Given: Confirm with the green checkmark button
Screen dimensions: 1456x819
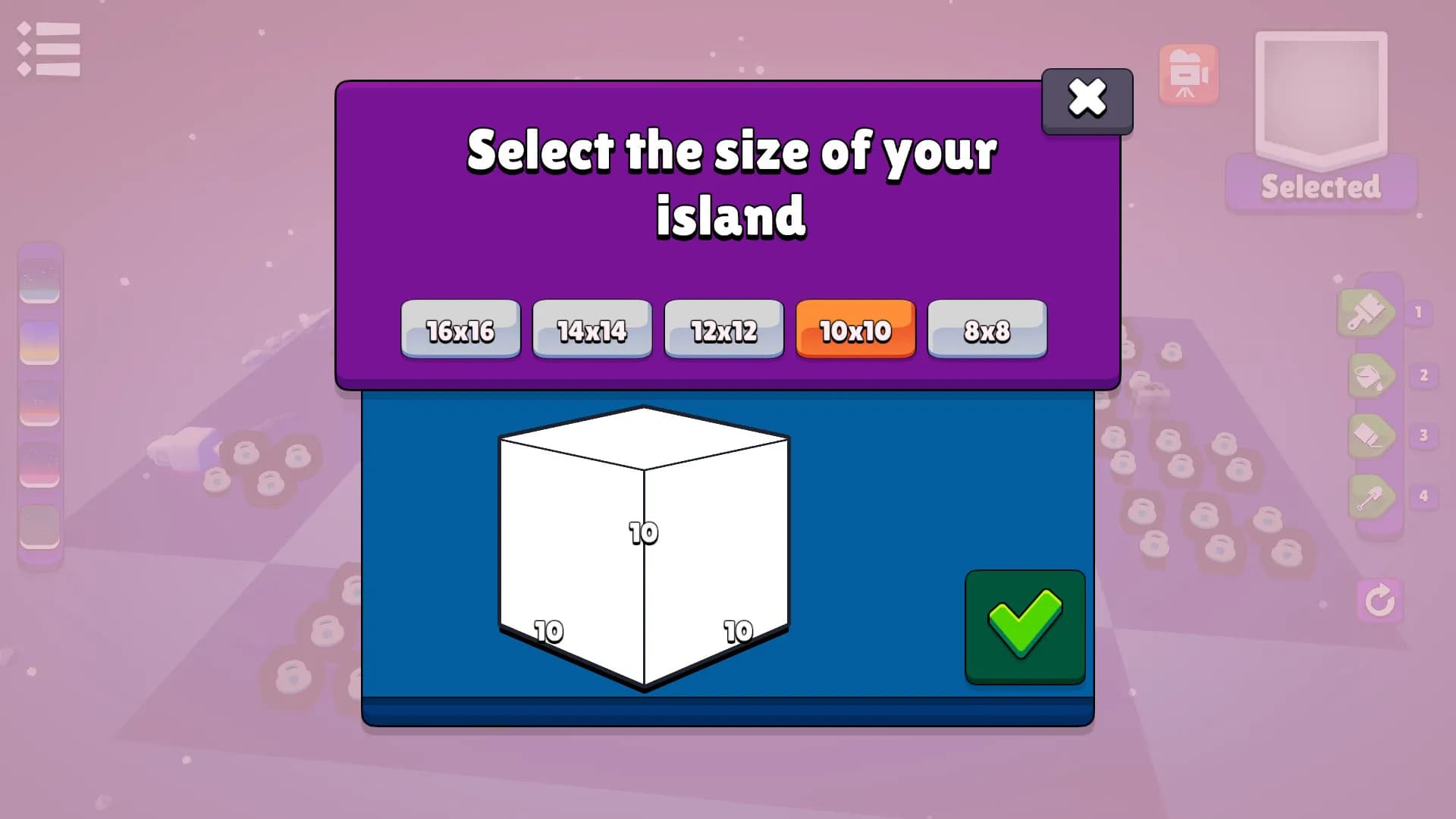Looking at the screenshot, I should (1025, 626).
